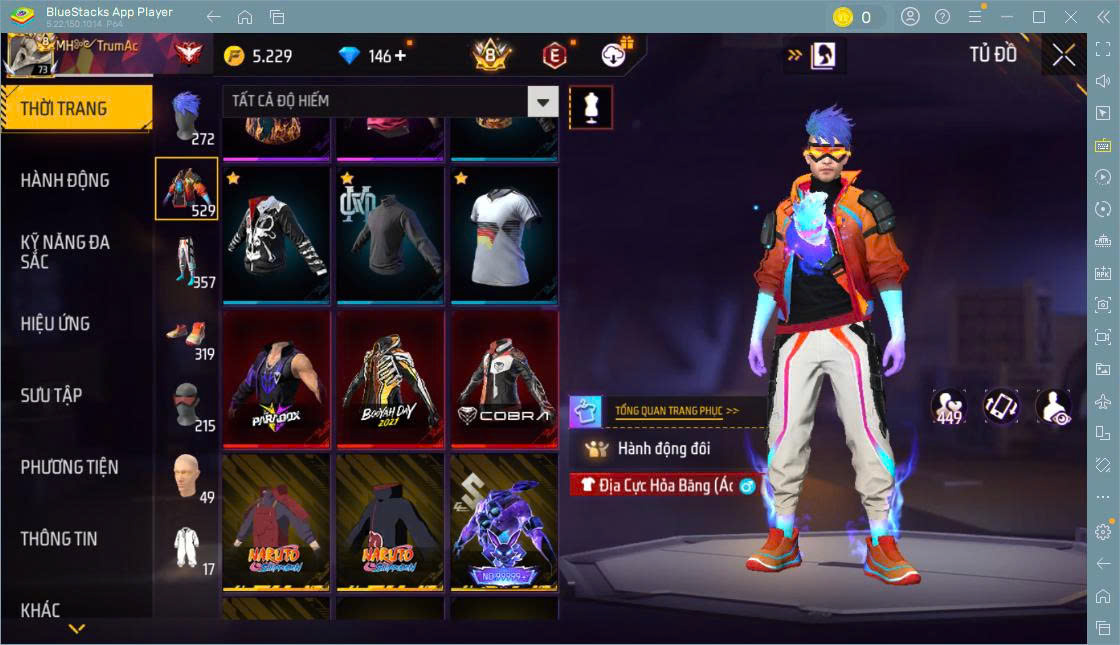The image size is (1120, 645).
Task: Maximize the BlueStacks window
Action: coord(1039,17)
